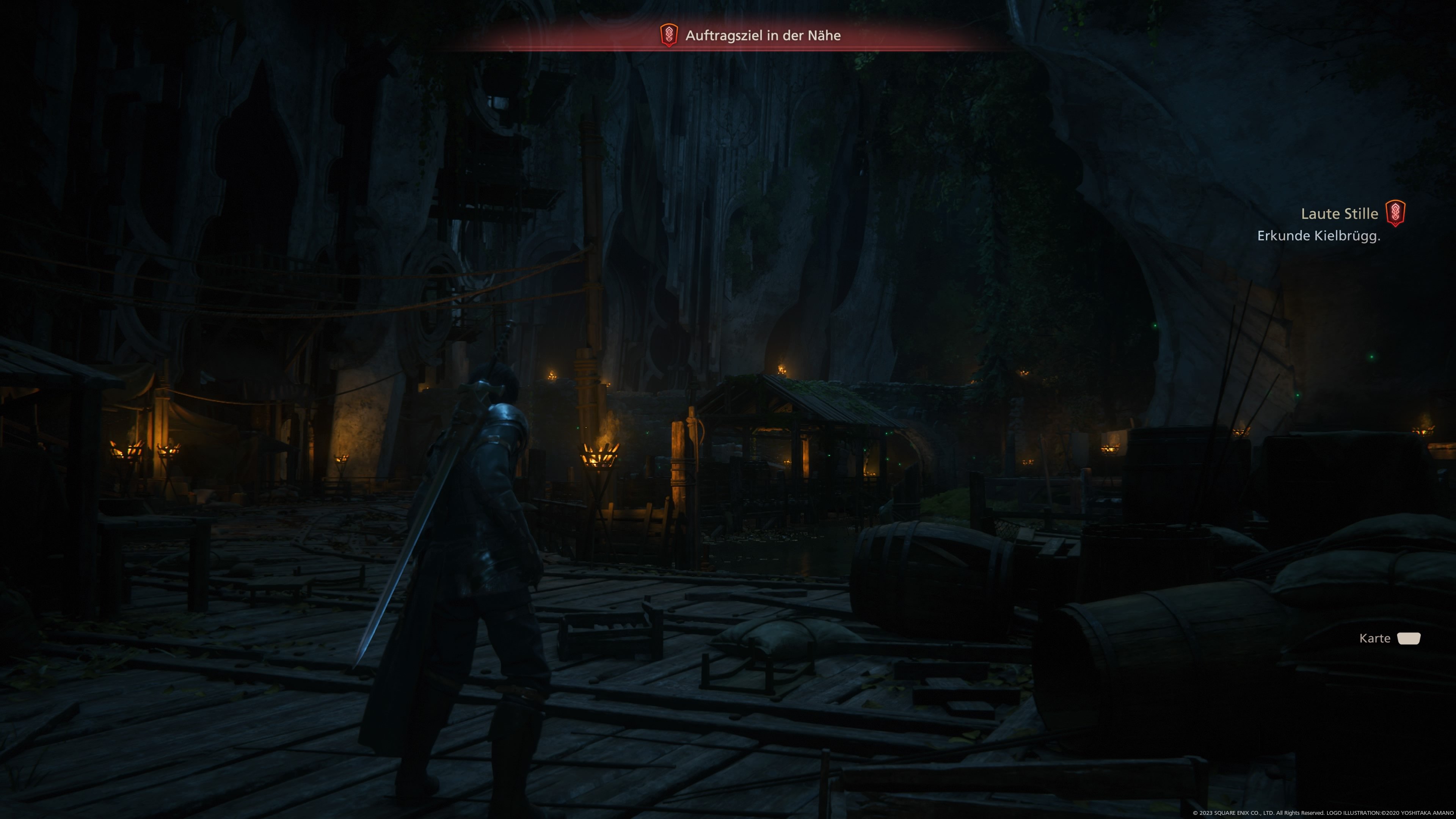The image size is (1456, 819).
Task: Click the red quest icon beside Laute Stille
Action: pyautogui.click(x=1395, y=213)
